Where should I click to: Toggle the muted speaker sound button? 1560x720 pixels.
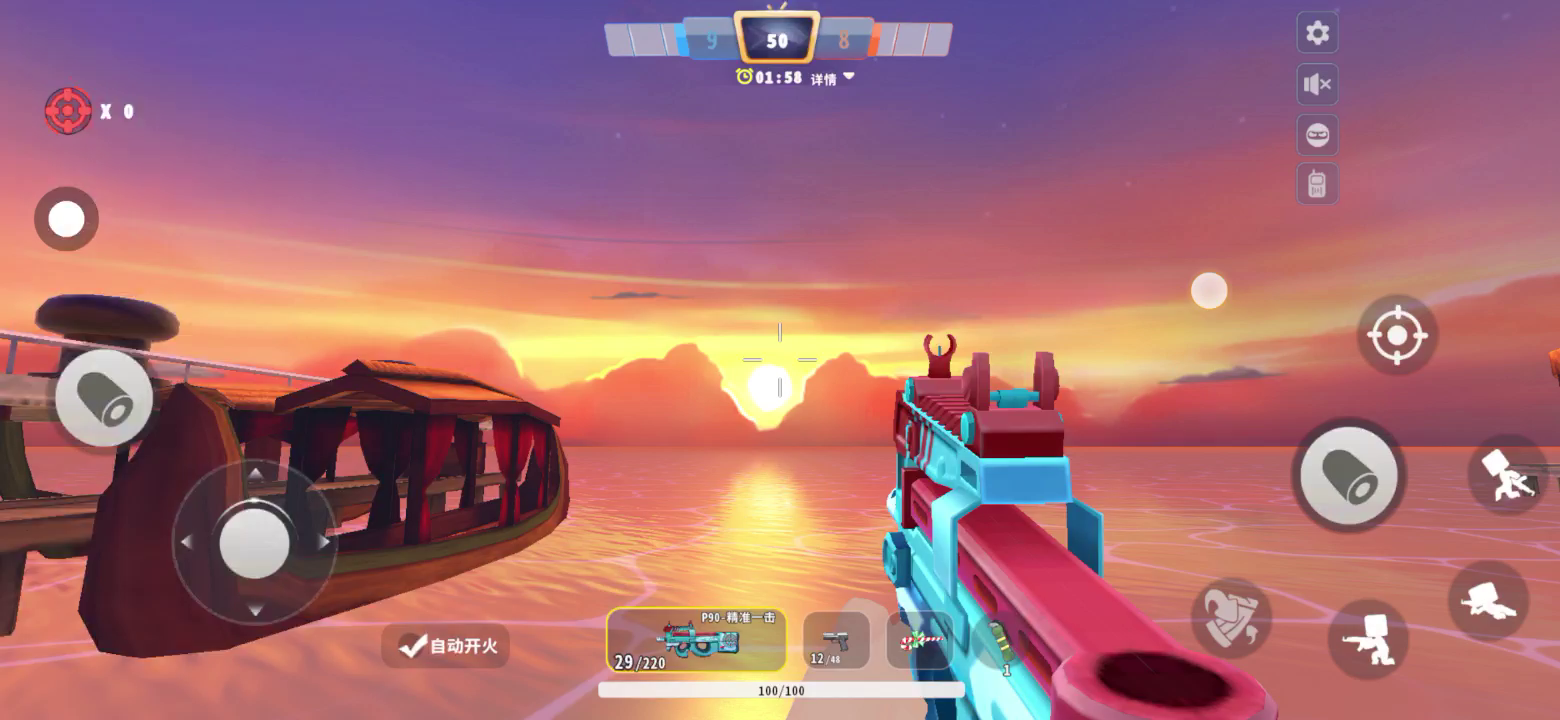coord(1318,85)
